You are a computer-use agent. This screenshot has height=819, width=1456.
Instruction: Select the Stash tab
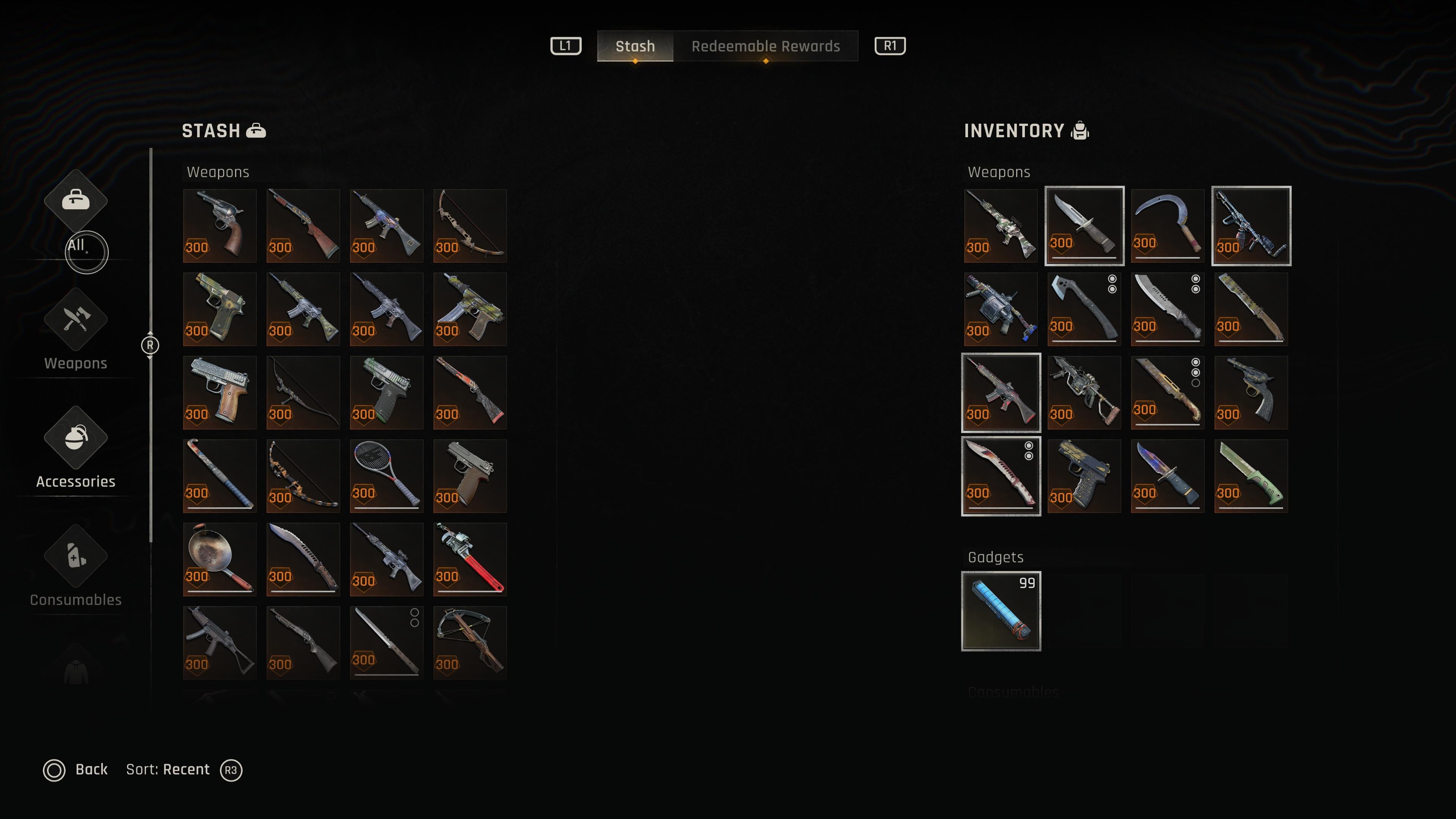pyautogui.click(x=635, y=46)
